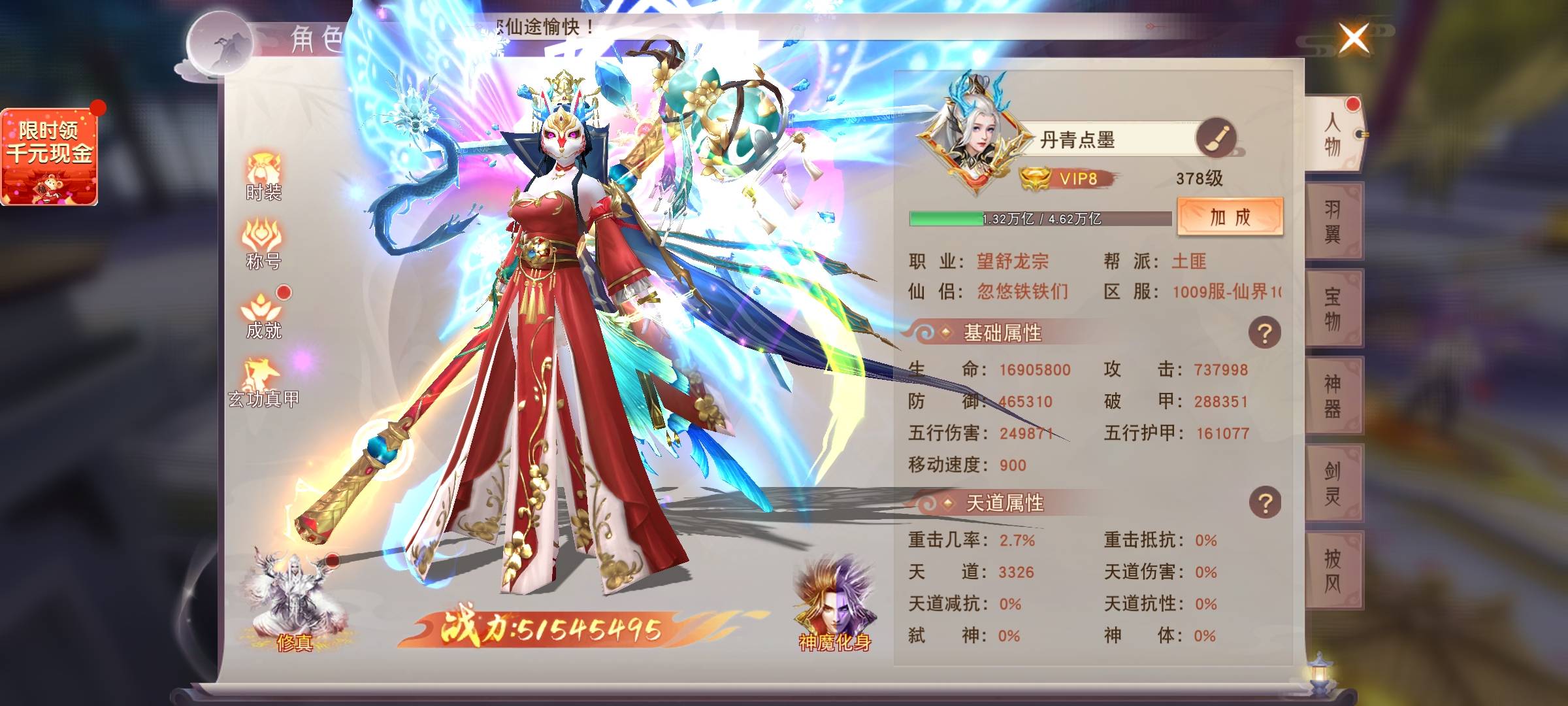Switch to the 宝物 treasure tab
The width and height of the screenshot is (1568, 706).
pos(1333,309)
